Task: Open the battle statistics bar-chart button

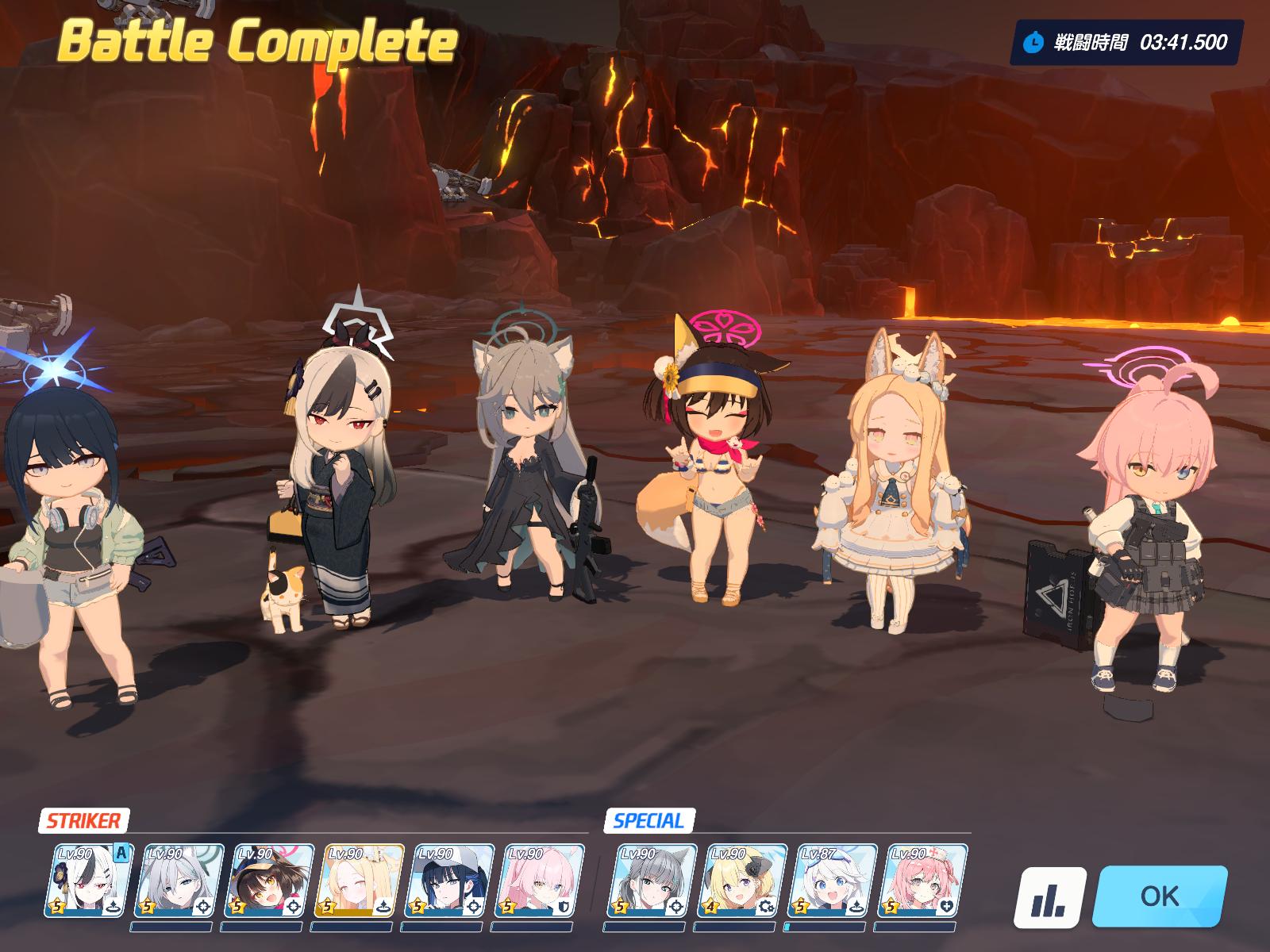Action: coord(1049,897)
